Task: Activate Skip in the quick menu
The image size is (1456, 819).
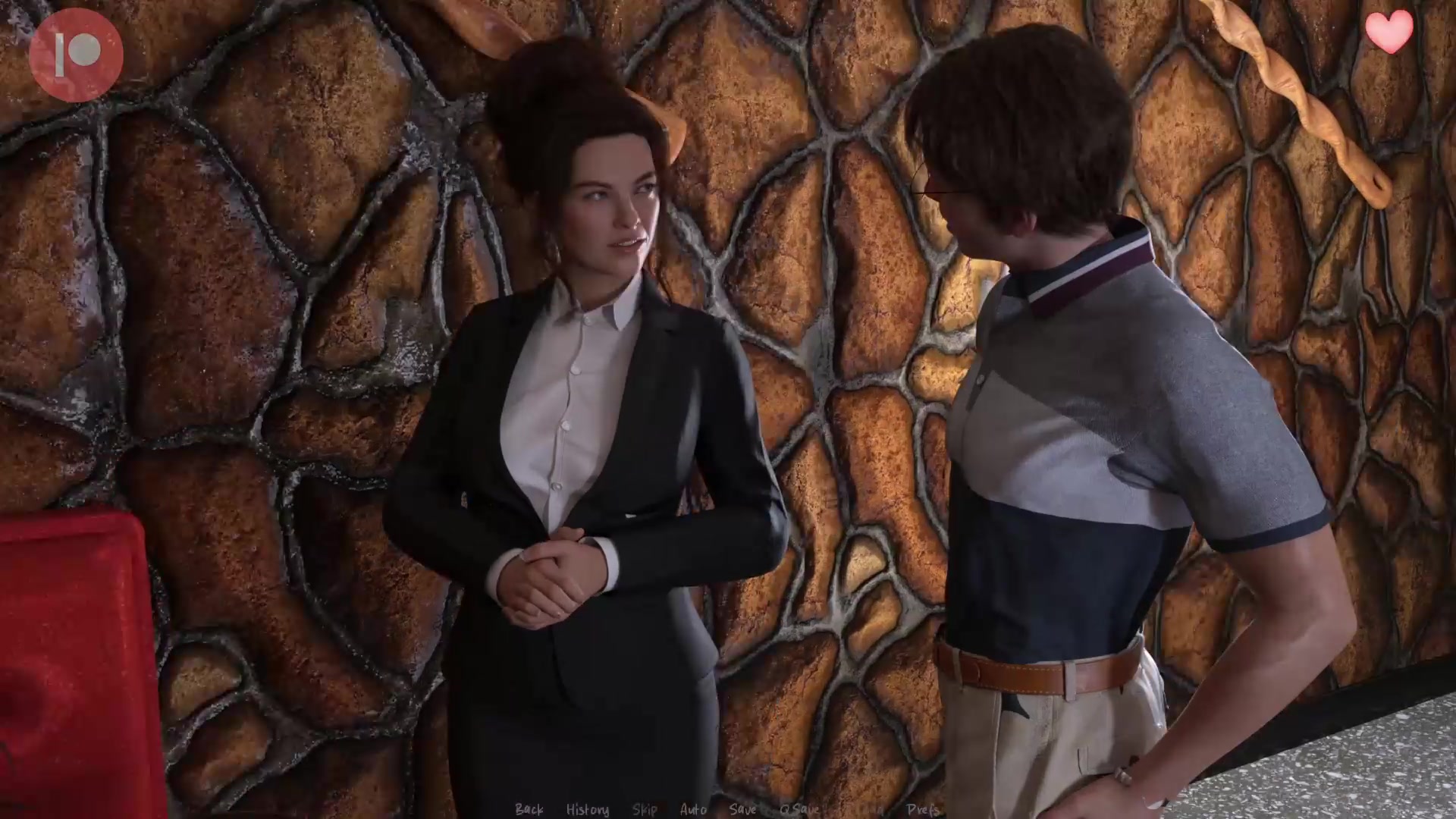Action: (x=645, y=809)
